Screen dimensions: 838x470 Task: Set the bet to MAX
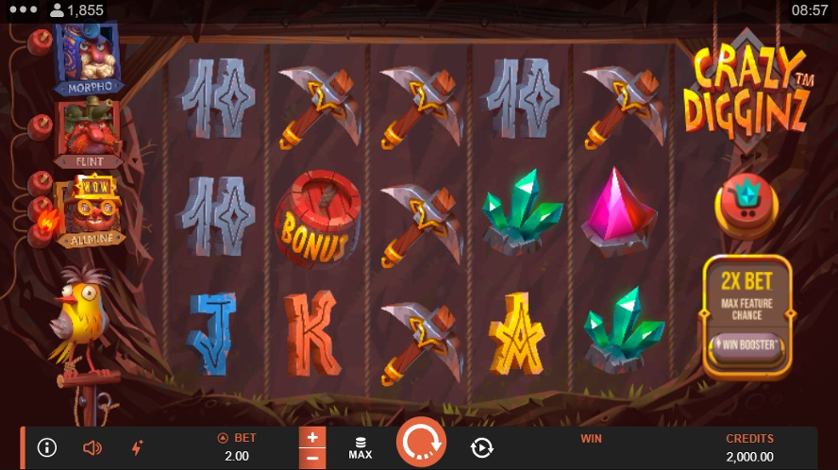360,448
